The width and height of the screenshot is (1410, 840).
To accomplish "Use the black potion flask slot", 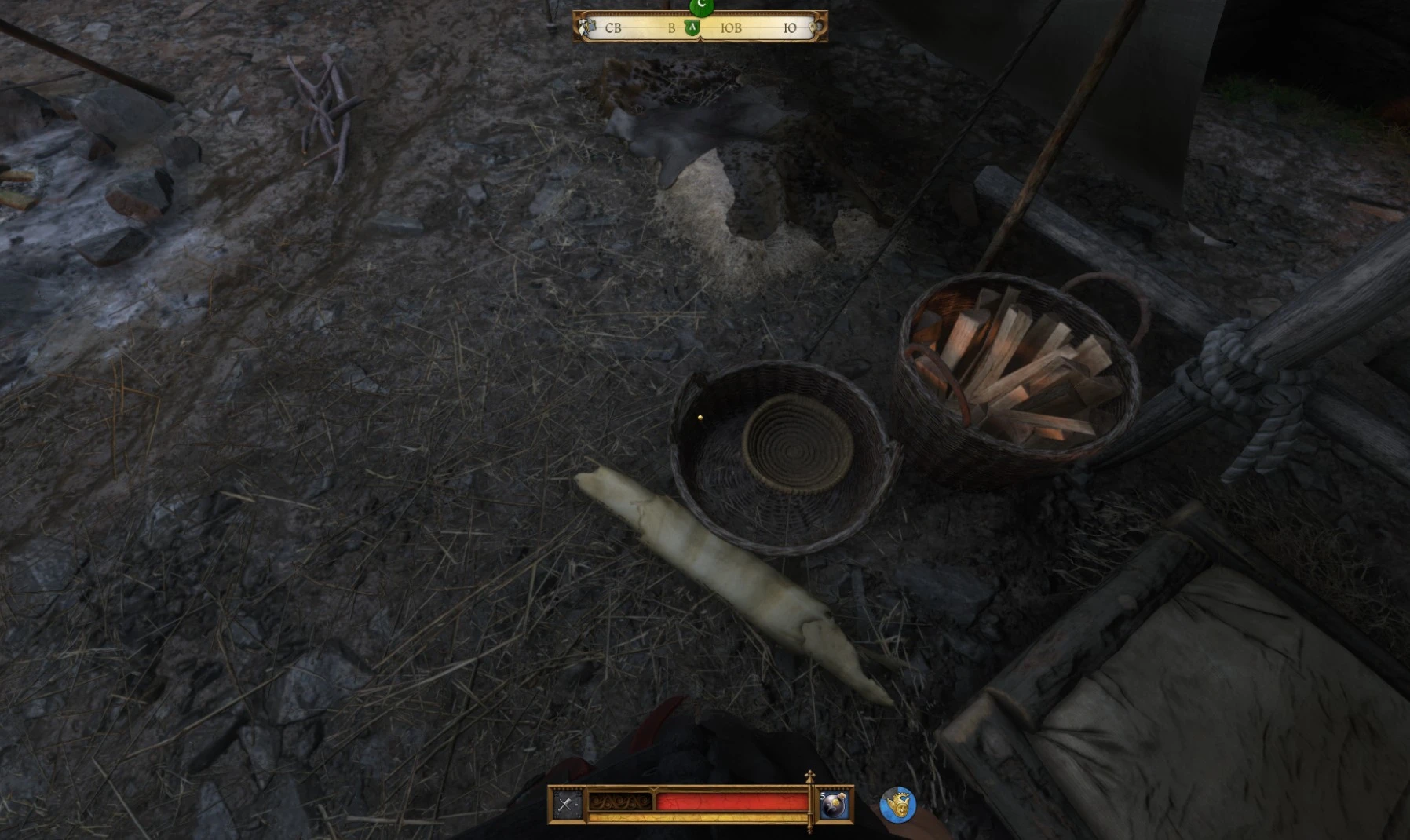I will click(x=834, y=805).
